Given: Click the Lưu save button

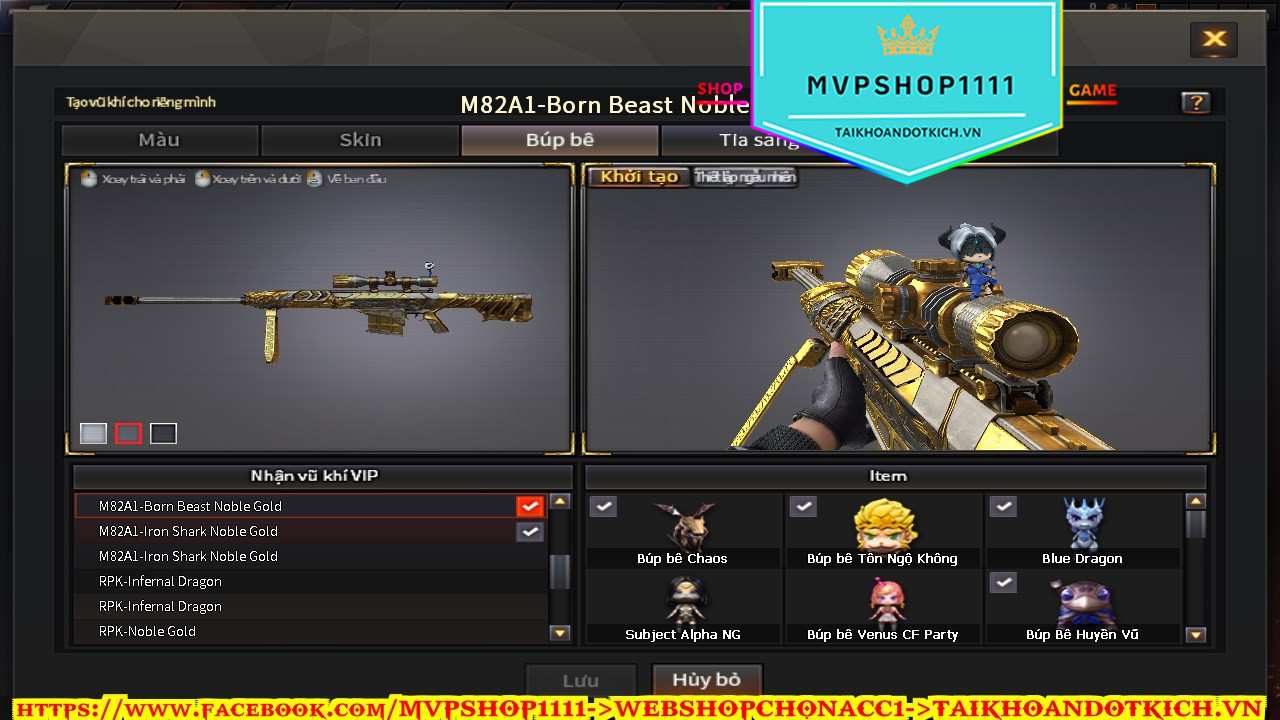Looking at the screenshot, I should 580,680.
